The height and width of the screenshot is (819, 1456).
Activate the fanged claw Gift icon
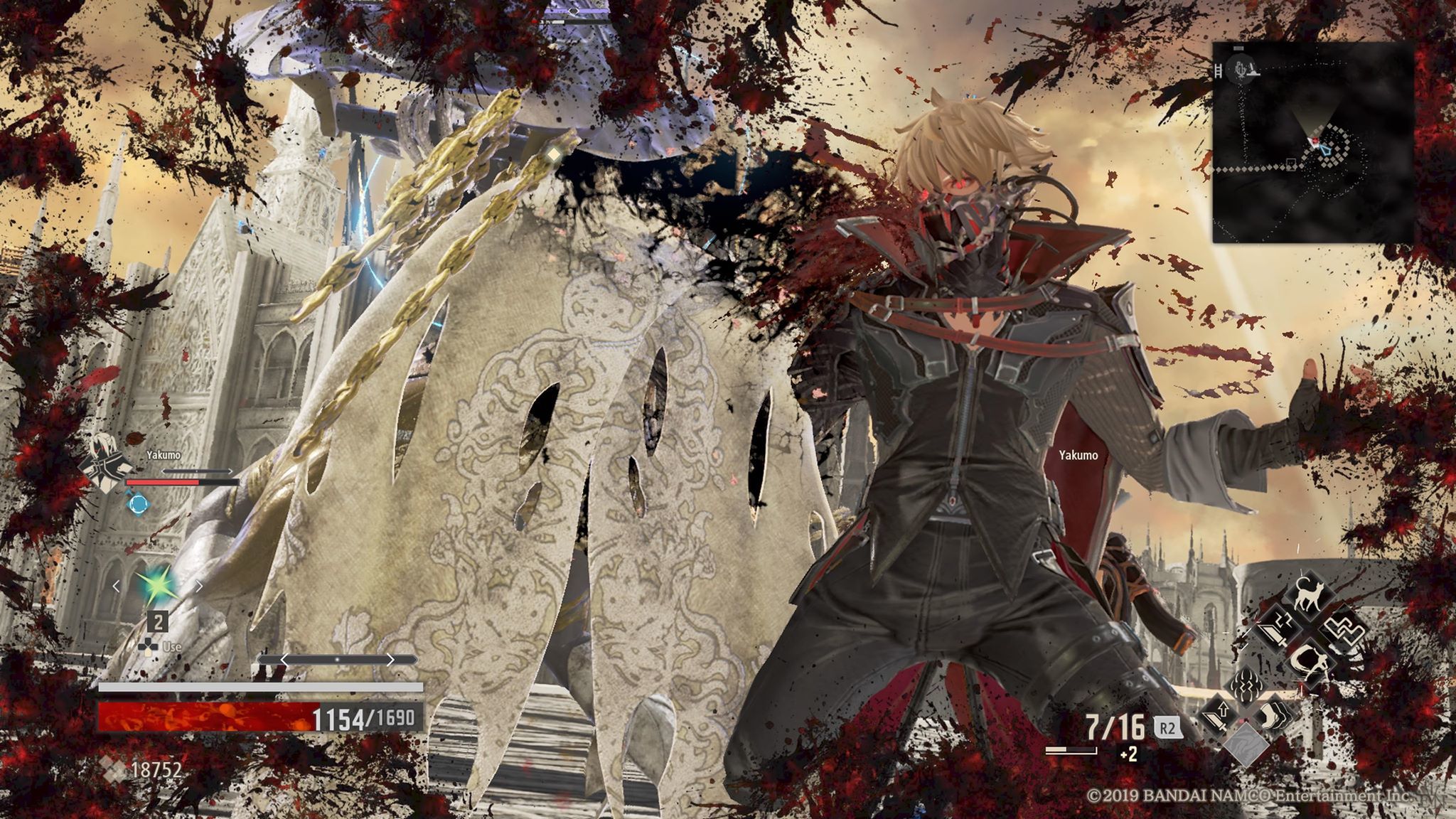[1246, 685]
